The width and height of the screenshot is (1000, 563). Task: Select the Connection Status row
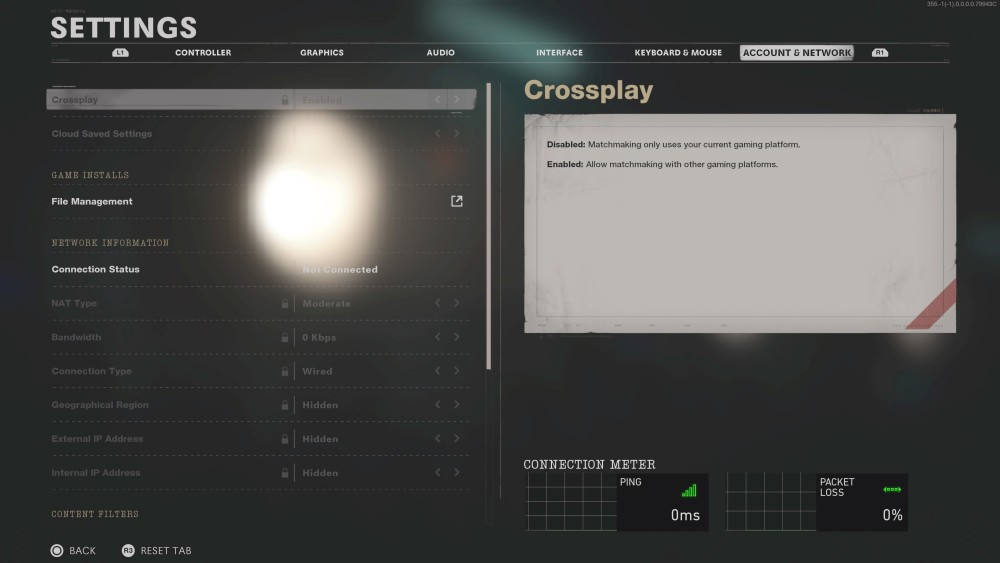(x=96, y=270)
